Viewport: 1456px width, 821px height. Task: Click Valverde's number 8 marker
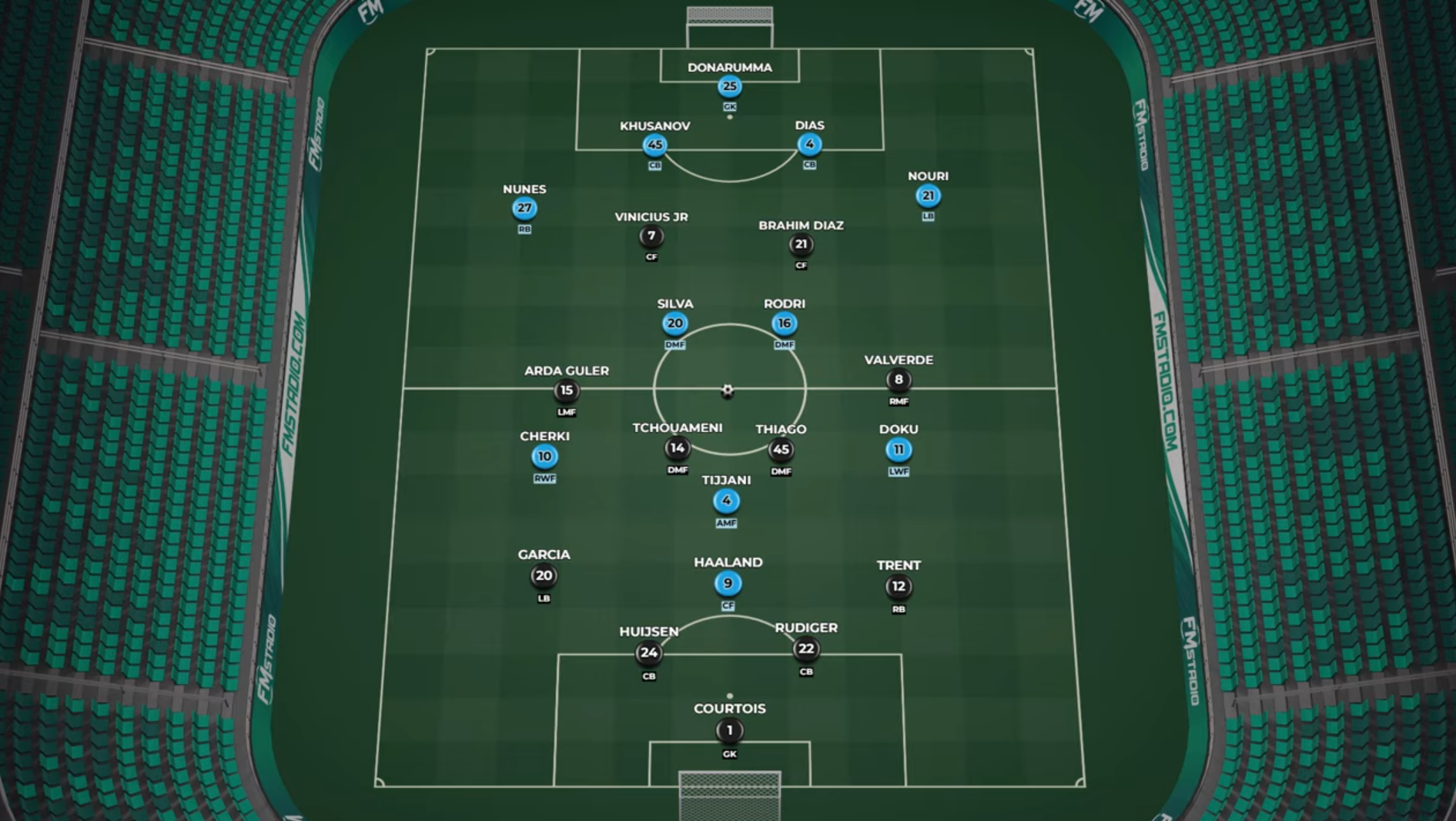[899, 380]
